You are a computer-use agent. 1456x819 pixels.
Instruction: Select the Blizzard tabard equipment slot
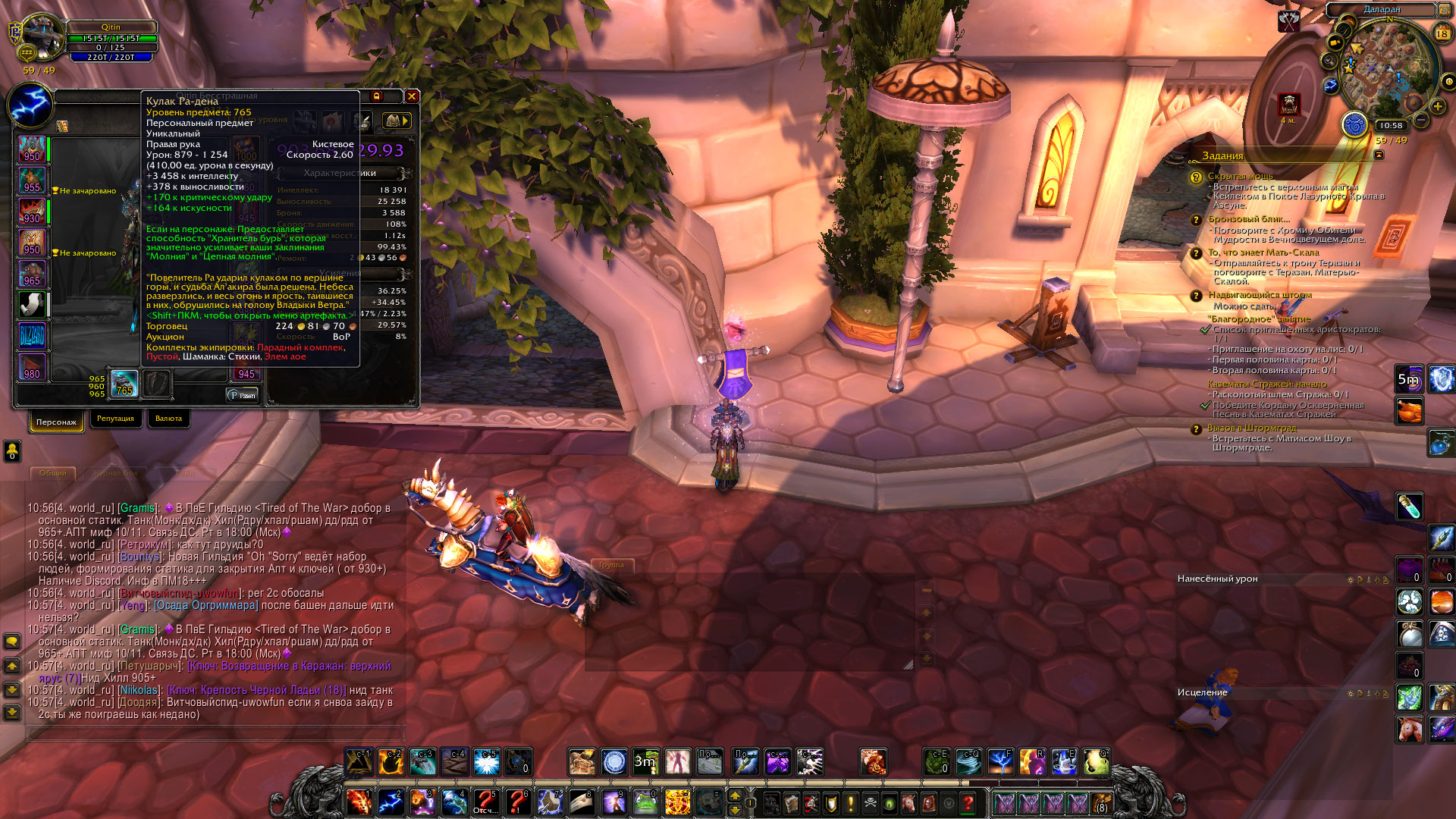pos(32,336)
